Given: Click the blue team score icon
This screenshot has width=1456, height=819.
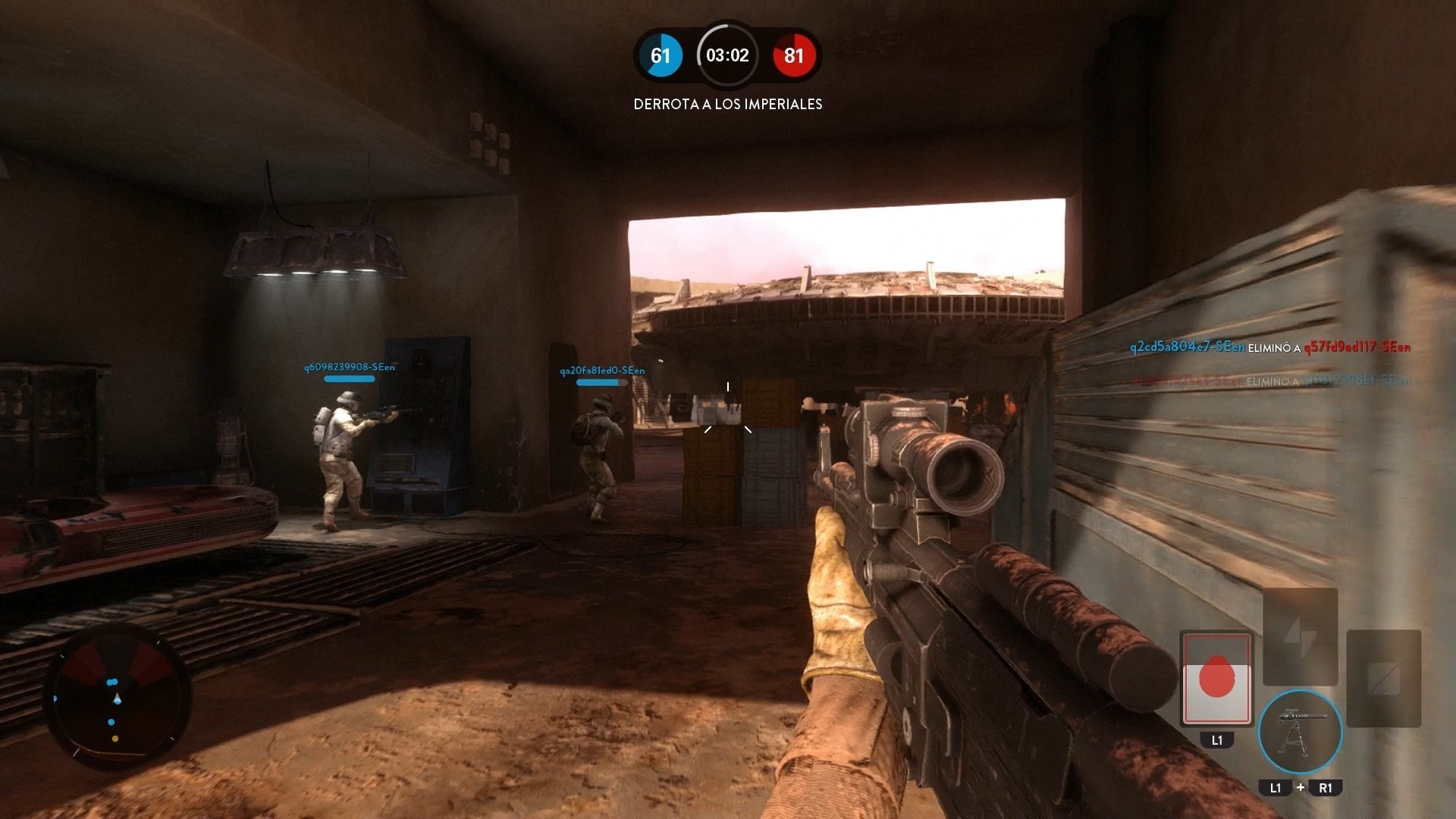Looking at the screenshot, I should [x=661, y=55].
